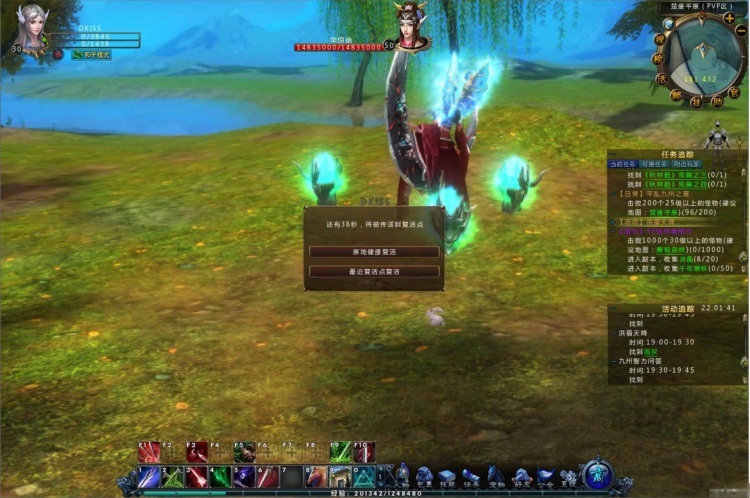Open the 人物 character menu icon
The width and height of the screenshot is (750, 498).
point(402,476)
